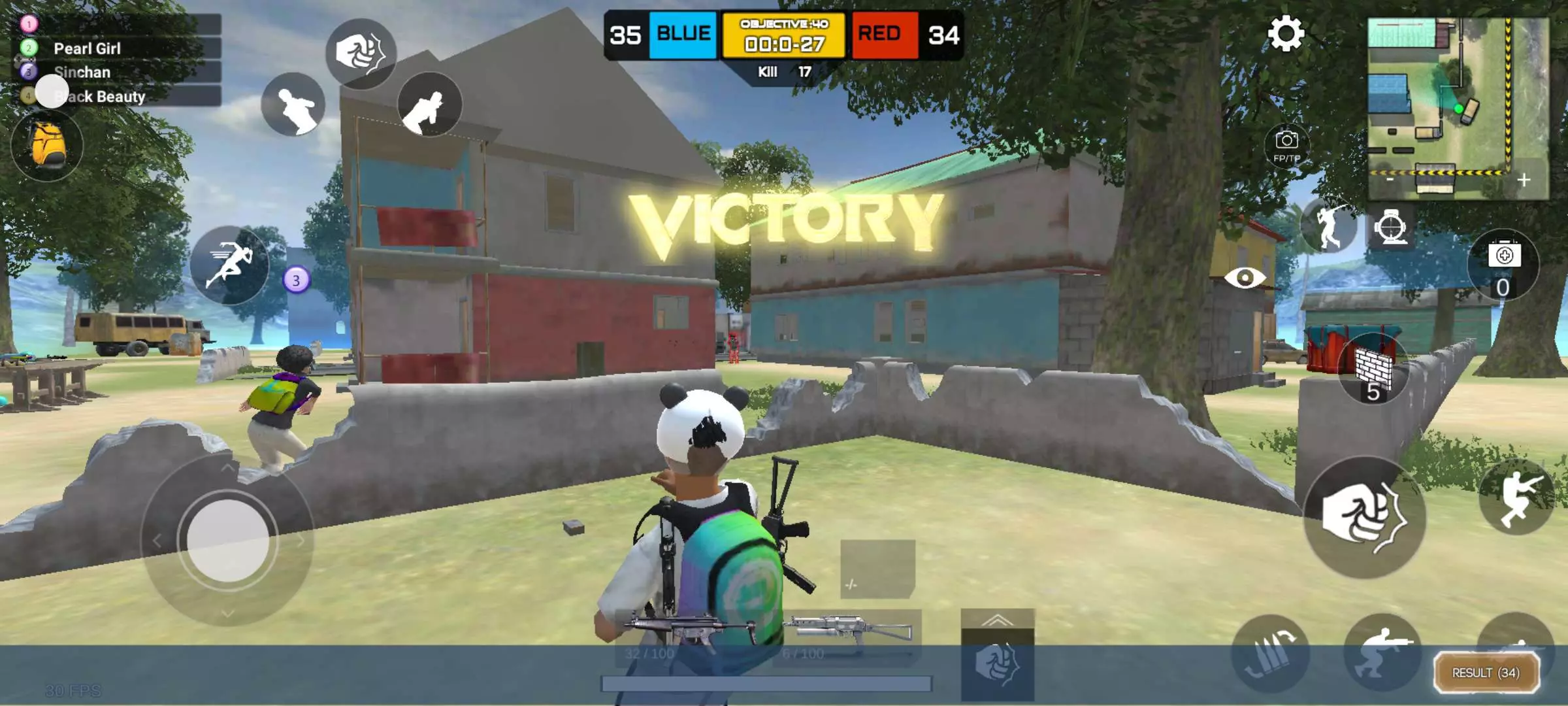Select the second rifle weapon slot
Image resolution: width=1568 pixels, height=706 pixels.
847,635
